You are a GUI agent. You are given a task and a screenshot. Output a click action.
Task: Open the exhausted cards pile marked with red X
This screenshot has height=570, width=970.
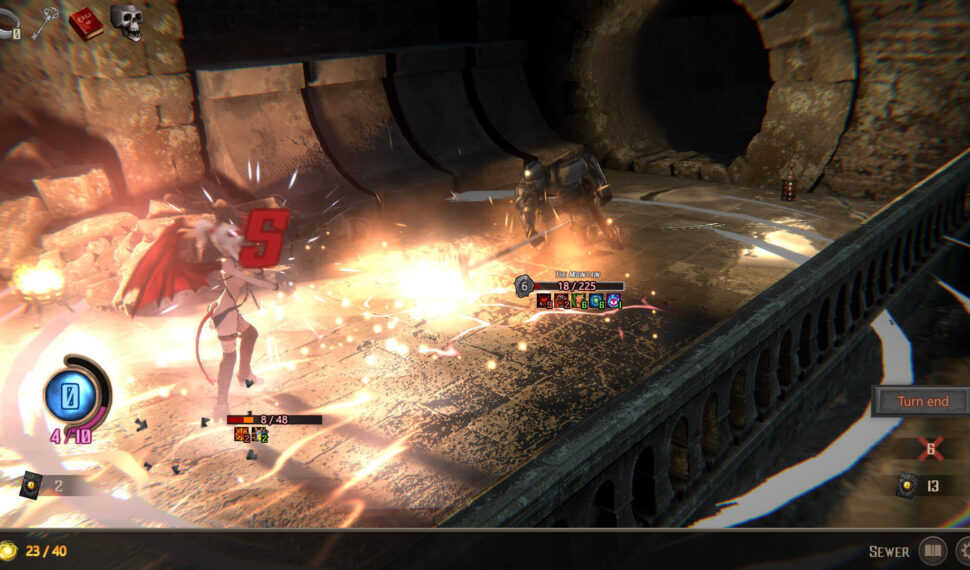[x=930, y=449]
